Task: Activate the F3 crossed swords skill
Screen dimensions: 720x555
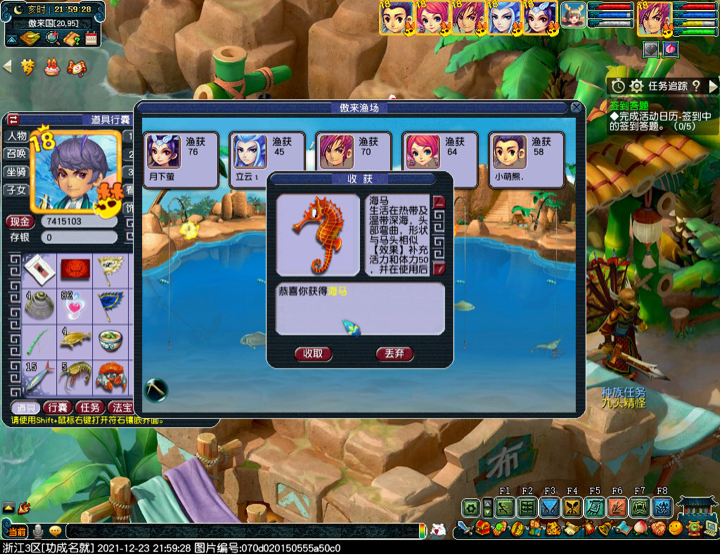Action: pos(549,507)
